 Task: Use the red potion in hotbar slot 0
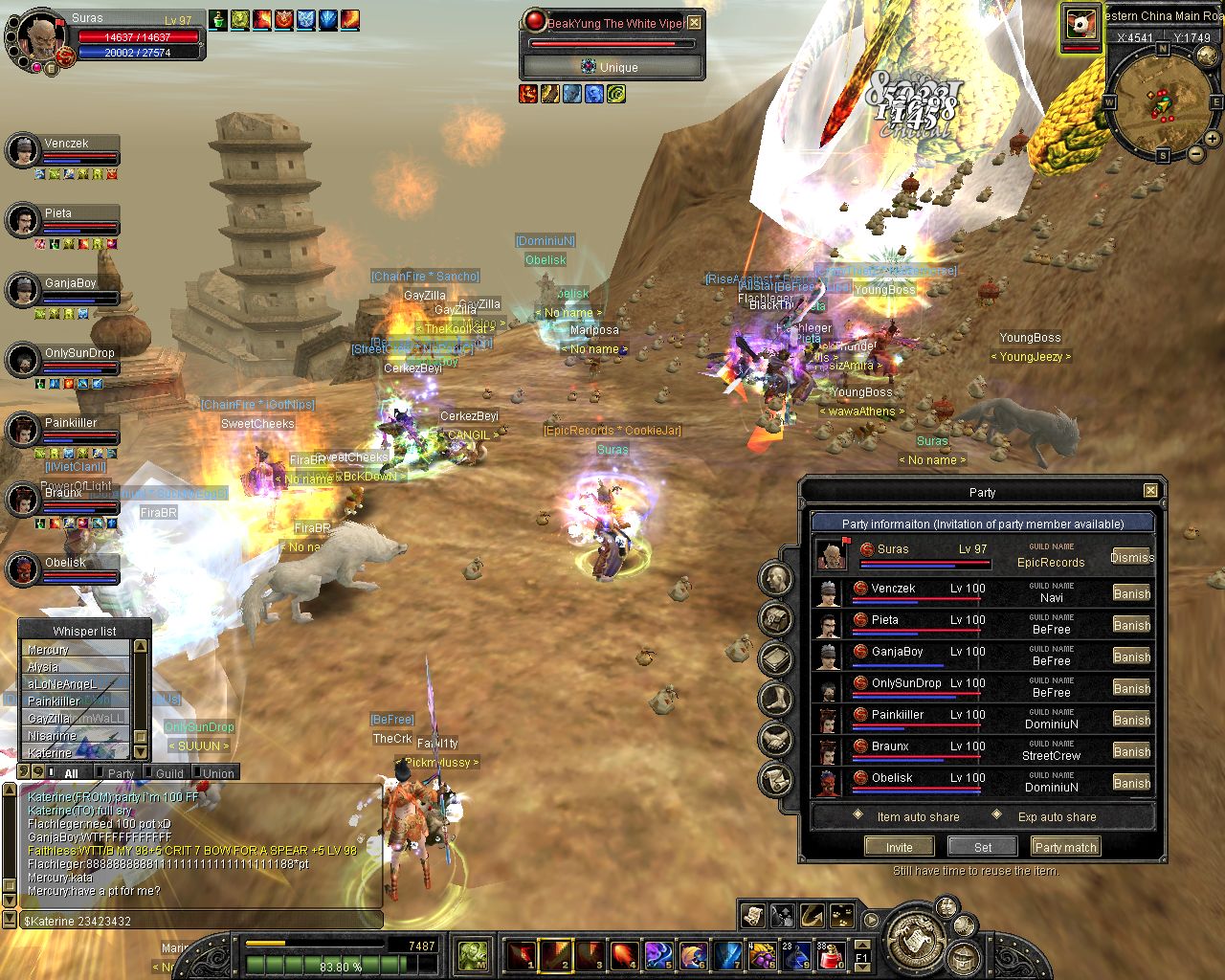831,954
